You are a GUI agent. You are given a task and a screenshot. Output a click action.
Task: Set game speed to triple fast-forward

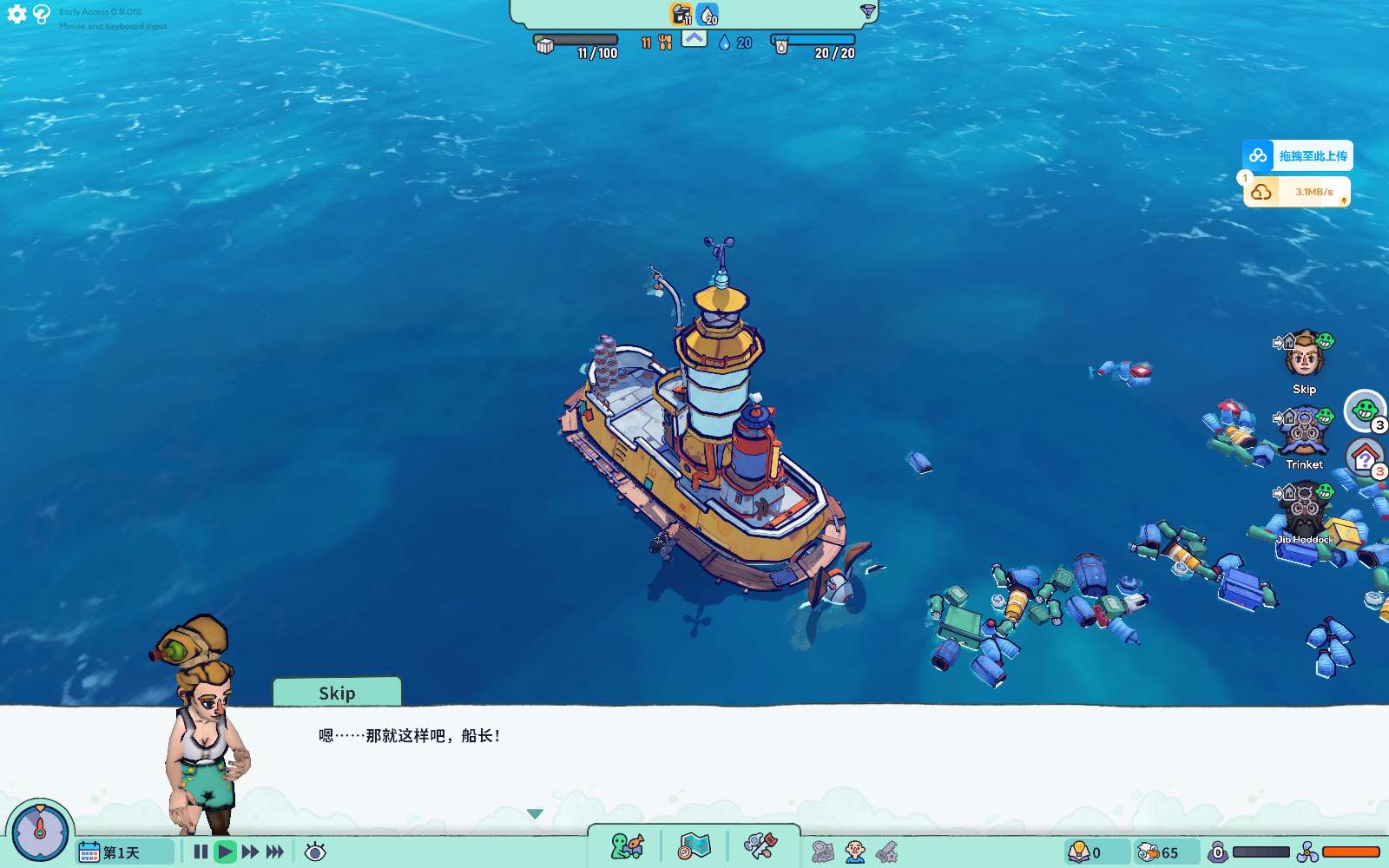coord(275,852)
